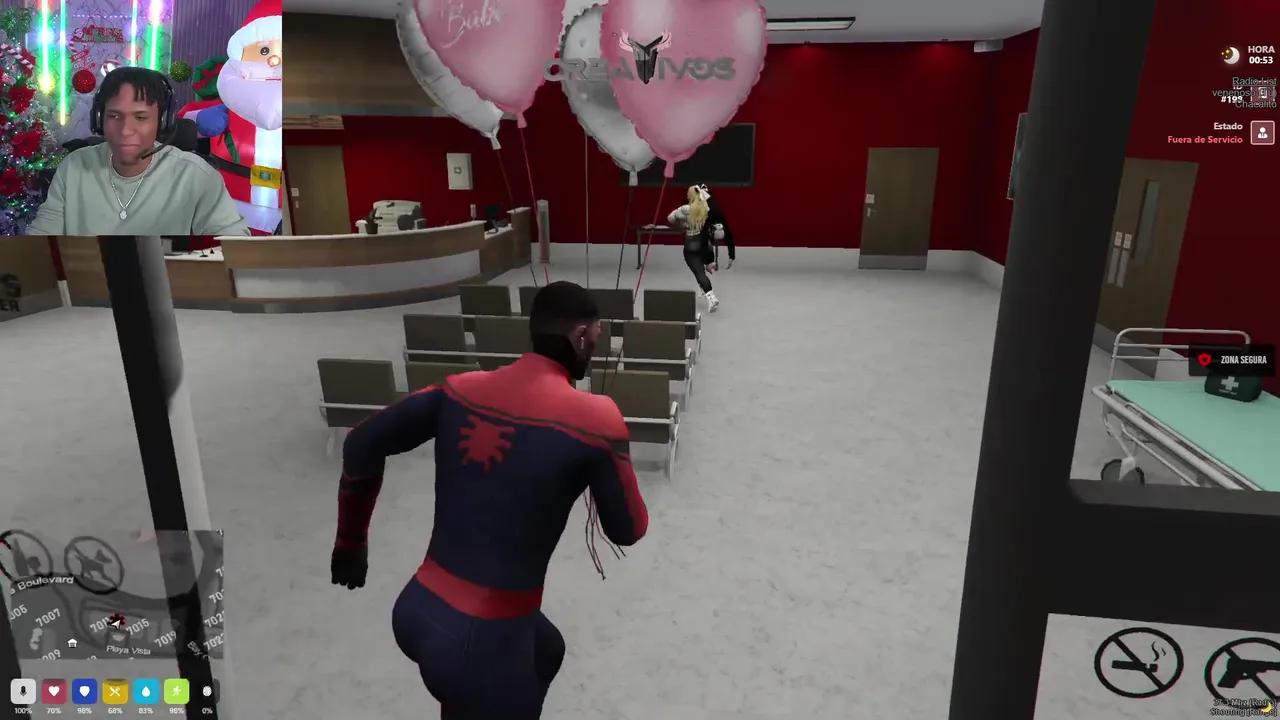This screenshot has height=720, width=1280.
Task: Click the Playa Vista minimap label
Action: 127,649
